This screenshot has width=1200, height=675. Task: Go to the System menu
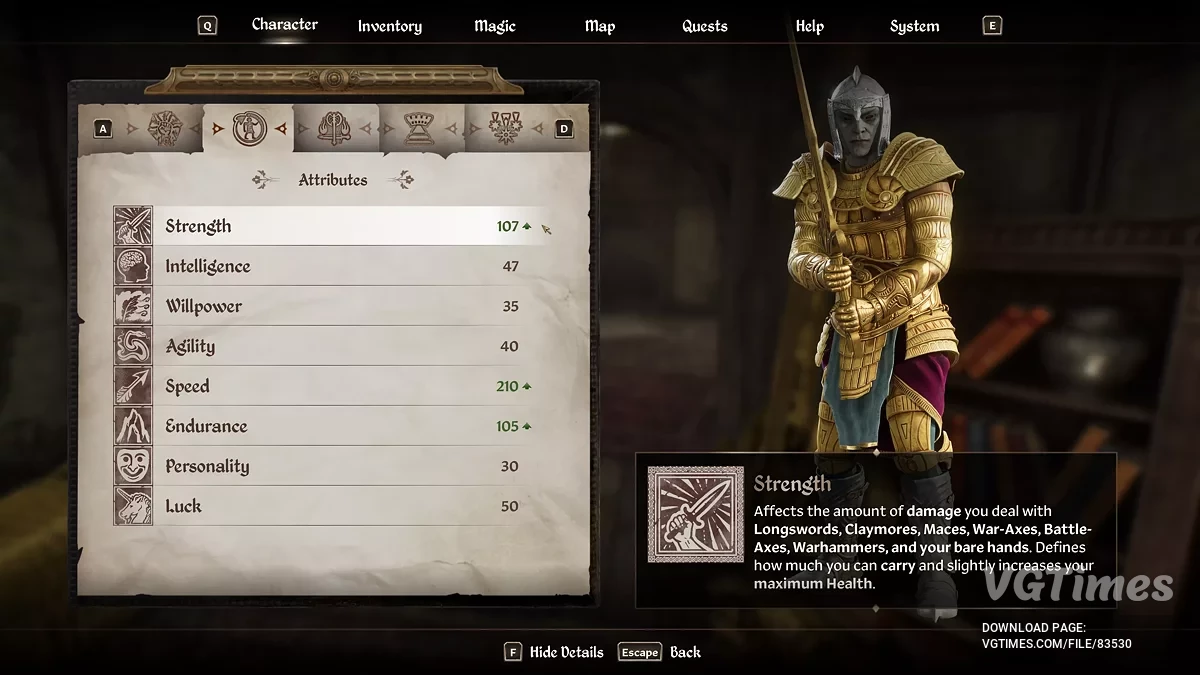tap(914, 26)
